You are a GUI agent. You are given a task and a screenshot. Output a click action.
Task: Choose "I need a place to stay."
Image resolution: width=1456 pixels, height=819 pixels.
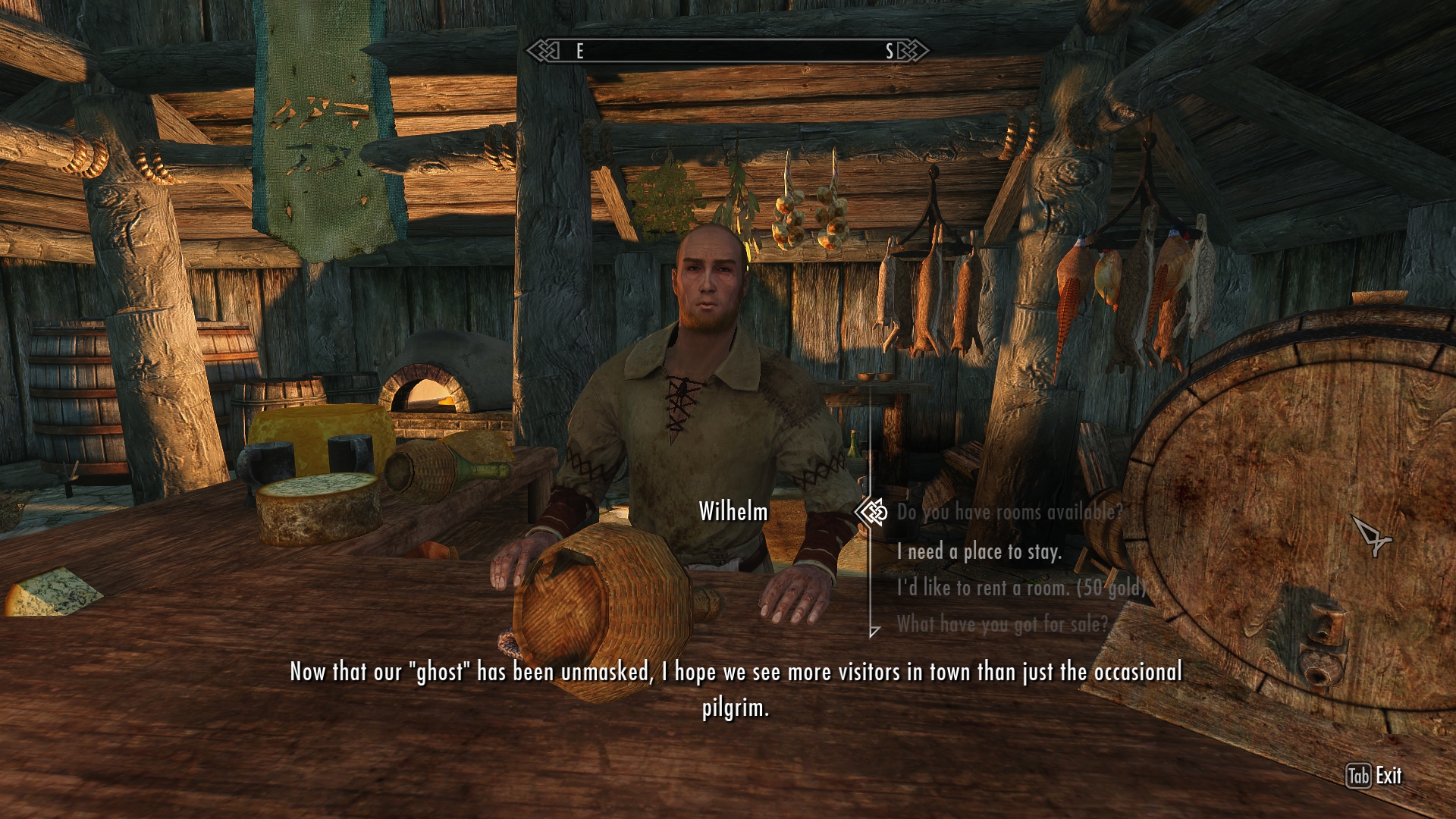point(978,552)
